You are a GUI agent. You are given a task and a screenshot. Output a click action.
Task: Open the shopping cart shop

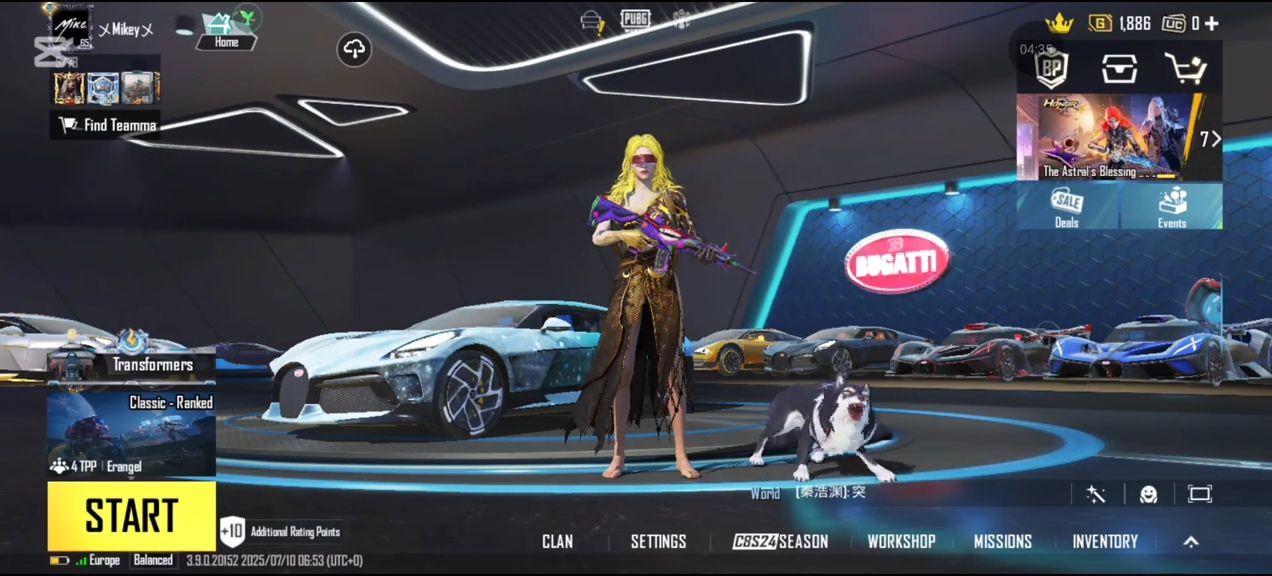(1185, 68)
